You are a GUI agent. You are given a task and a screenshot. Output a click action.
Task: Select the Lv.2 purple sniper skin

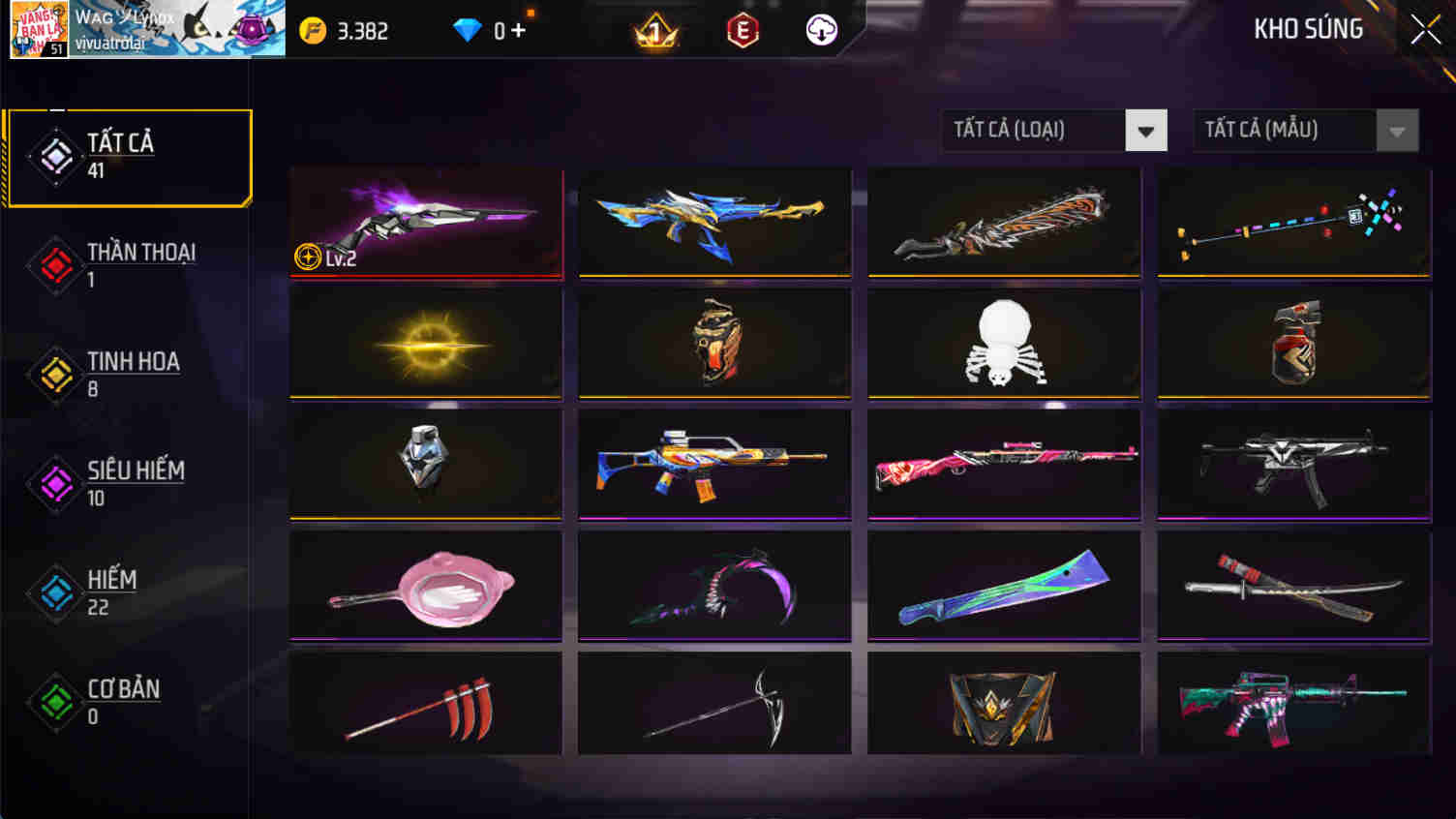426,223
